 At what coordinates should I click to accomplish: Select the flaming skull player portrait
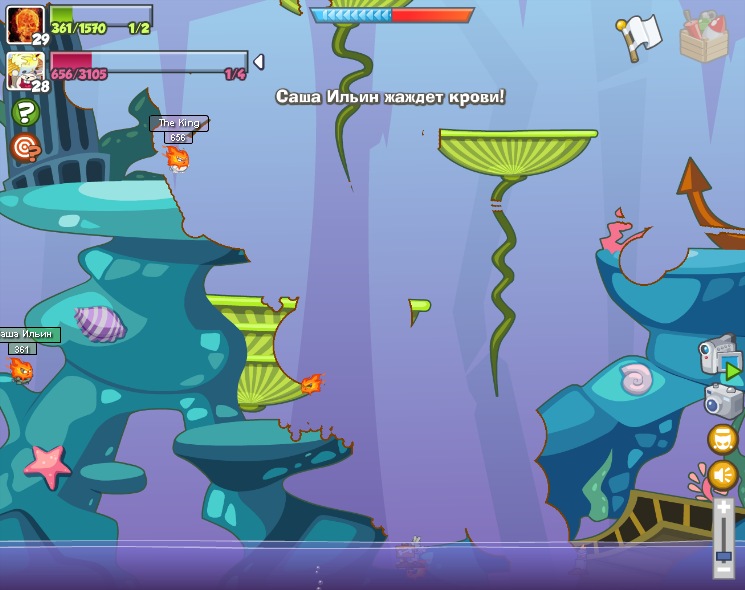24,24
